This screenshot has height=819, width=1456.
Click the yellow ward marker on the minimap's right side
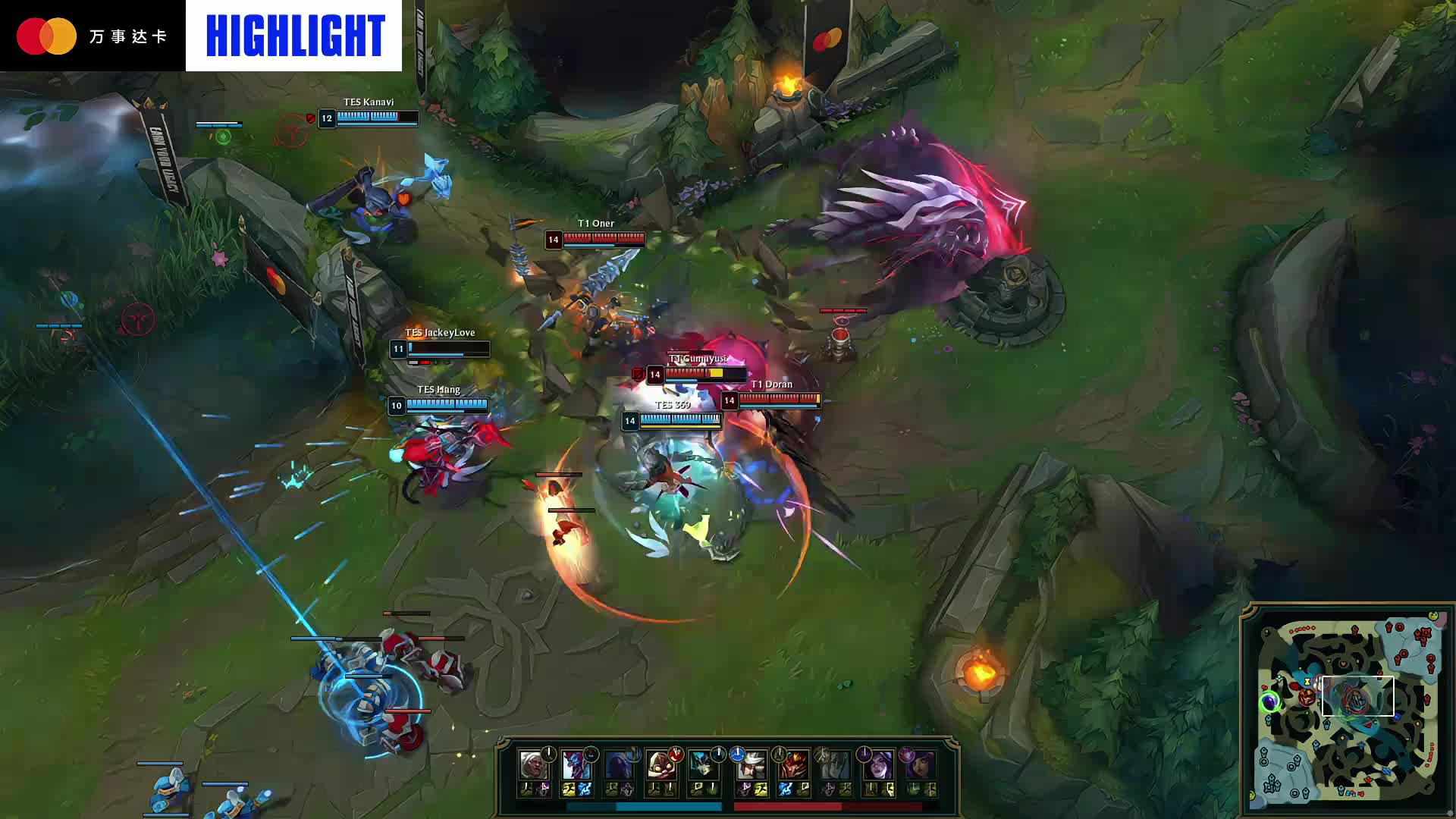click(x=1417, y=723)
